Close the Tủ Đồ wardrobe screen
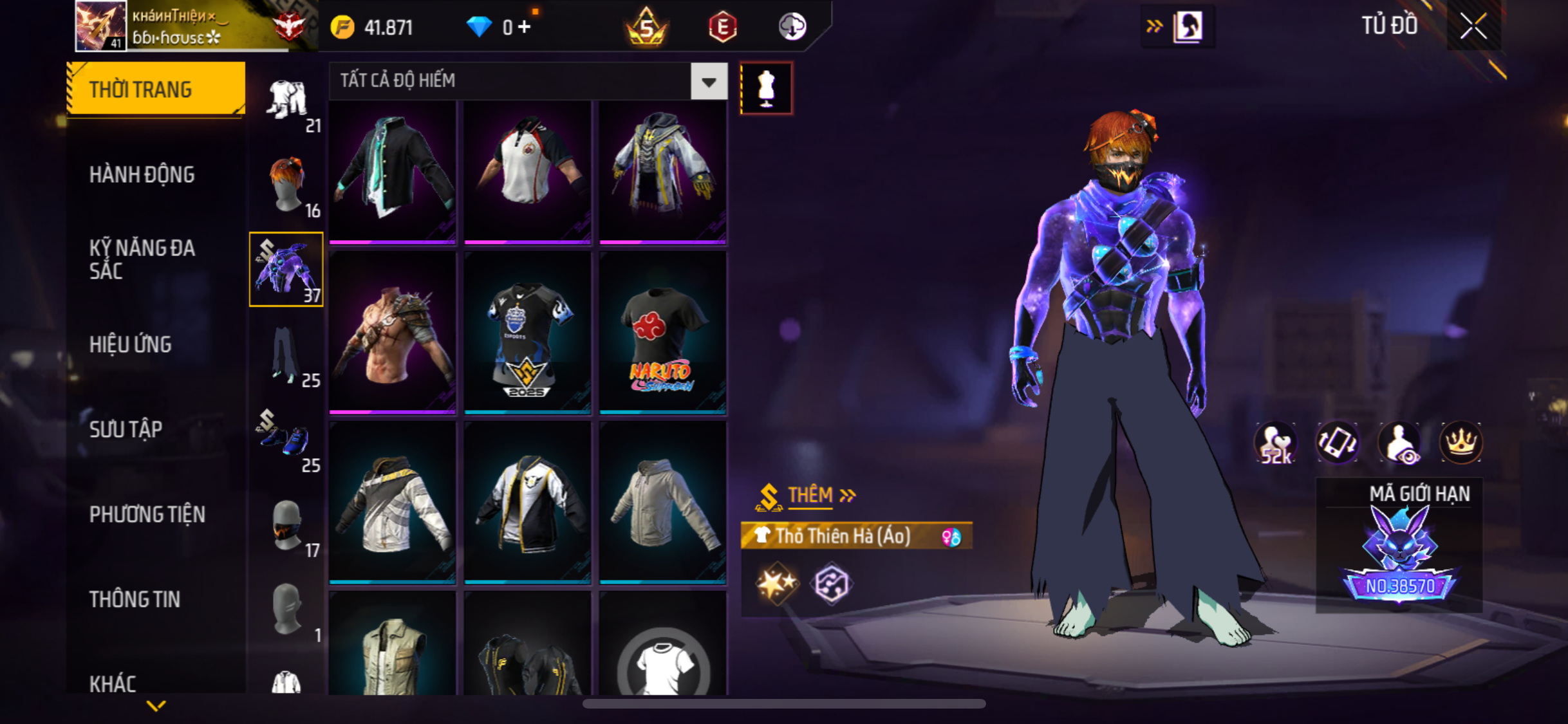 click(1473, 27)
